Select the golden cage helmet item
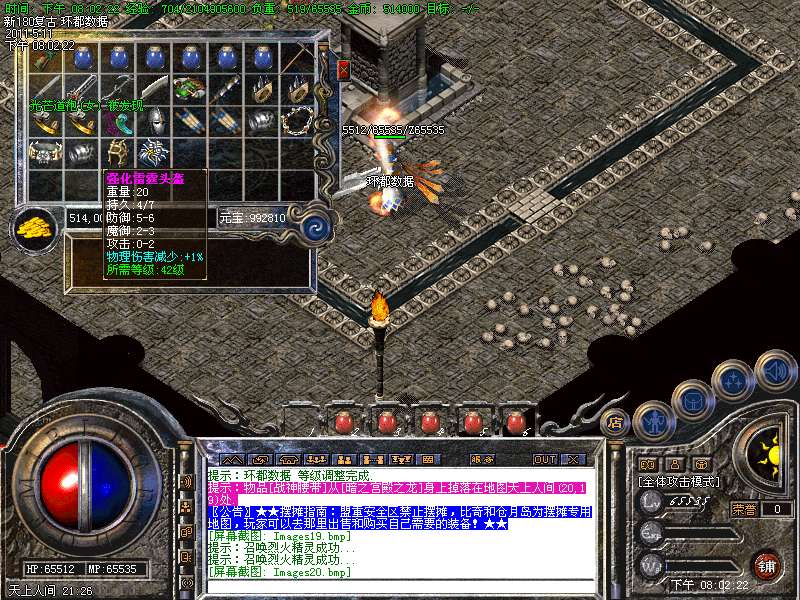 pyautogui.click(x=118, y=153)
